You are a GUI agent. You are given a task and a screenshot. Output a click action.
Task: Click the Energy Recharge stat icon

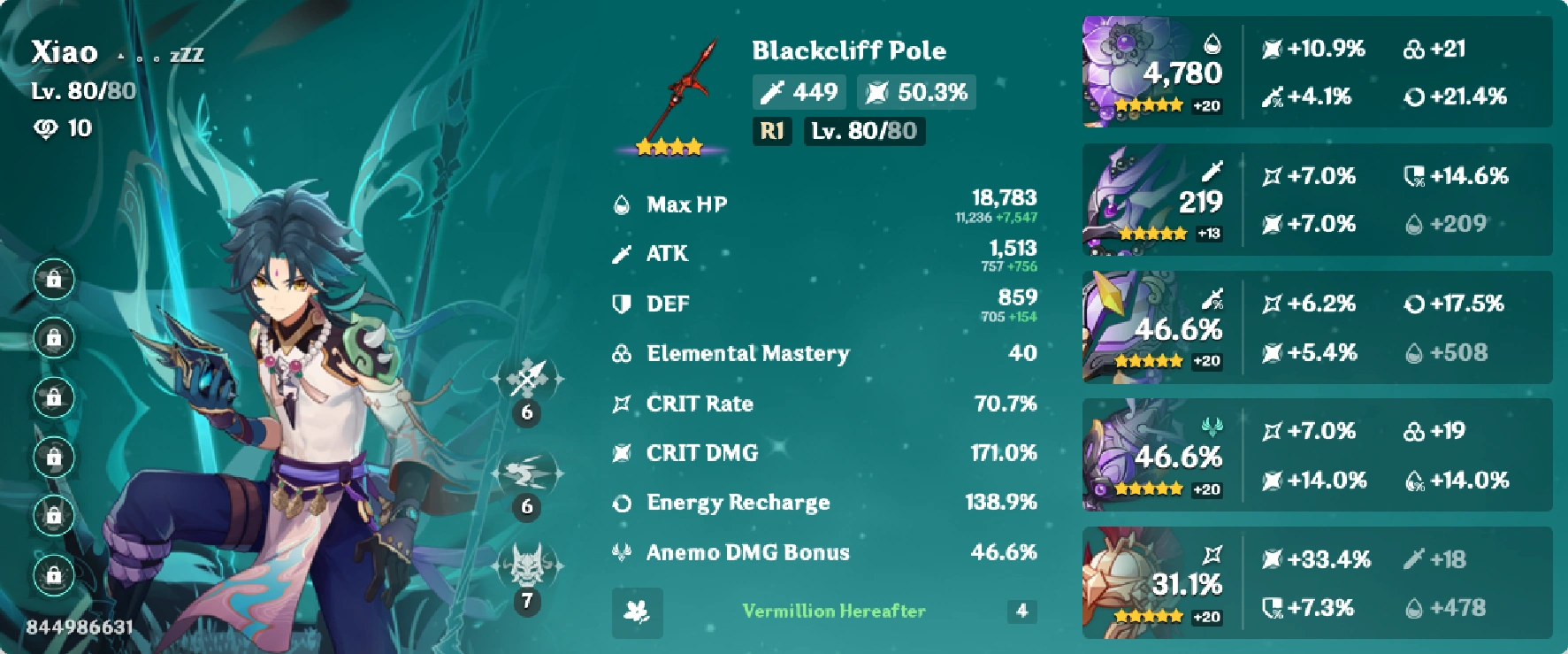[x=621, y=502]
